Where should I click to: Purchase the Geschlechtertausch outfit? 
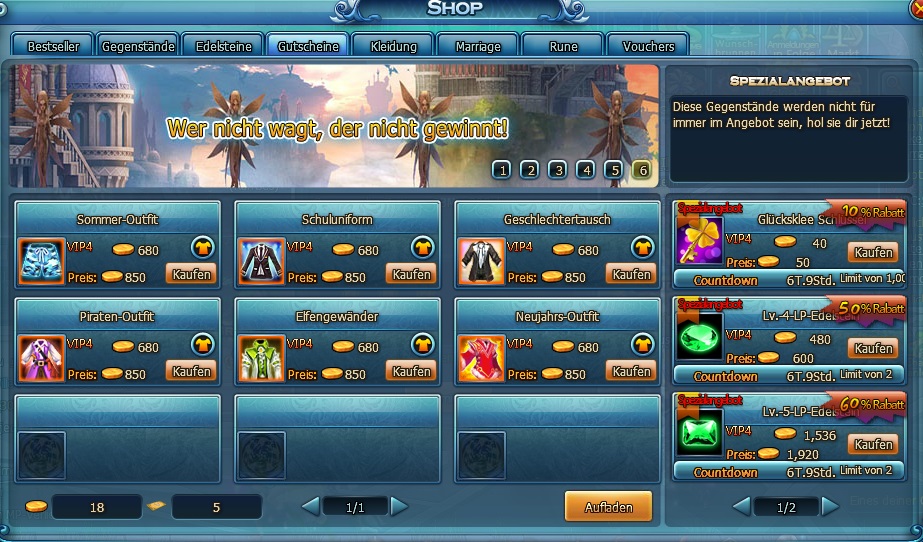click(631, 274)
